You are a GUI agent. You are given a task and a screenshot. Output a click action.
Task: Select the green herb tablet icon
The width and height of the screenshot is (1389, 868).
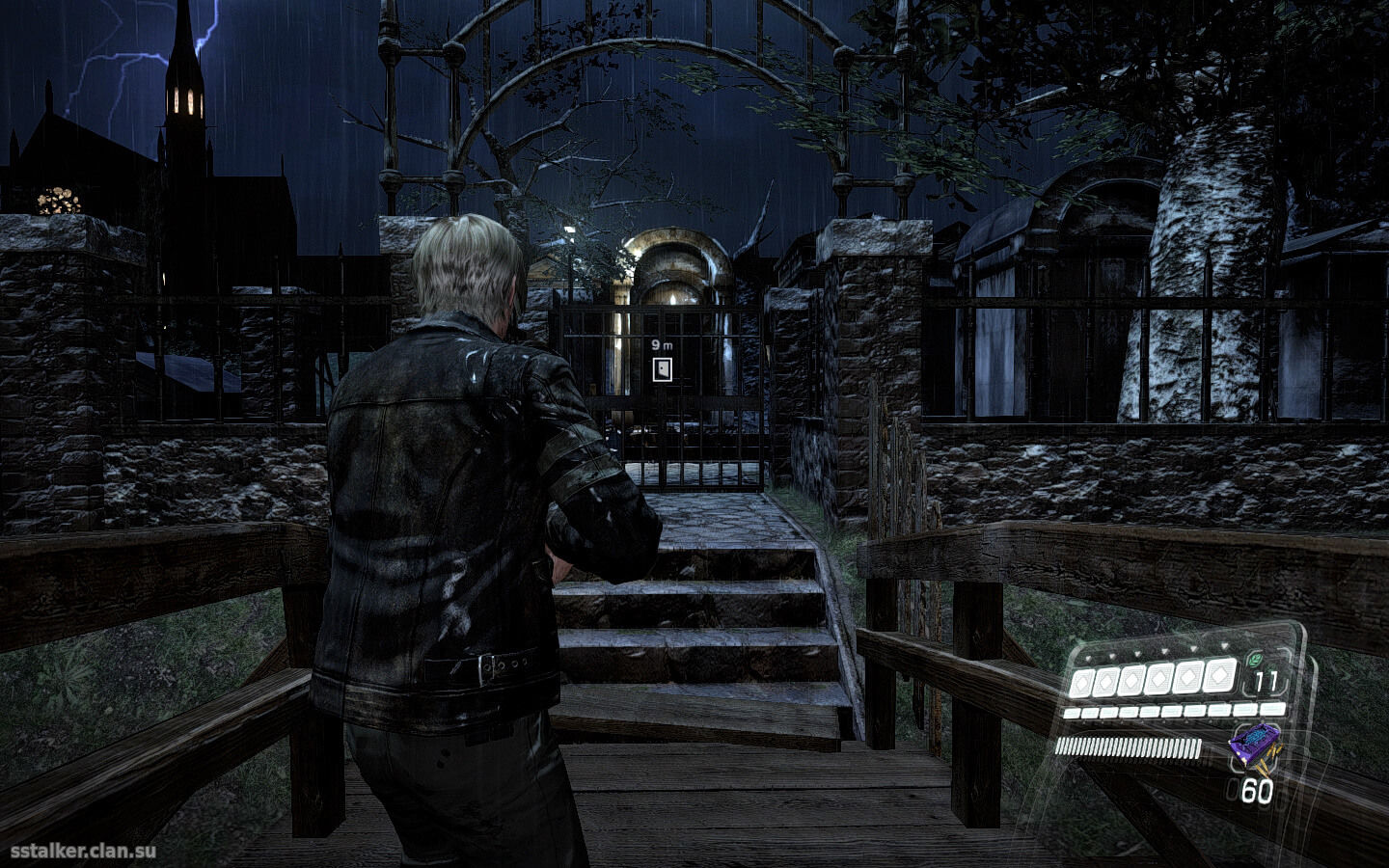tap(1254, 661)
